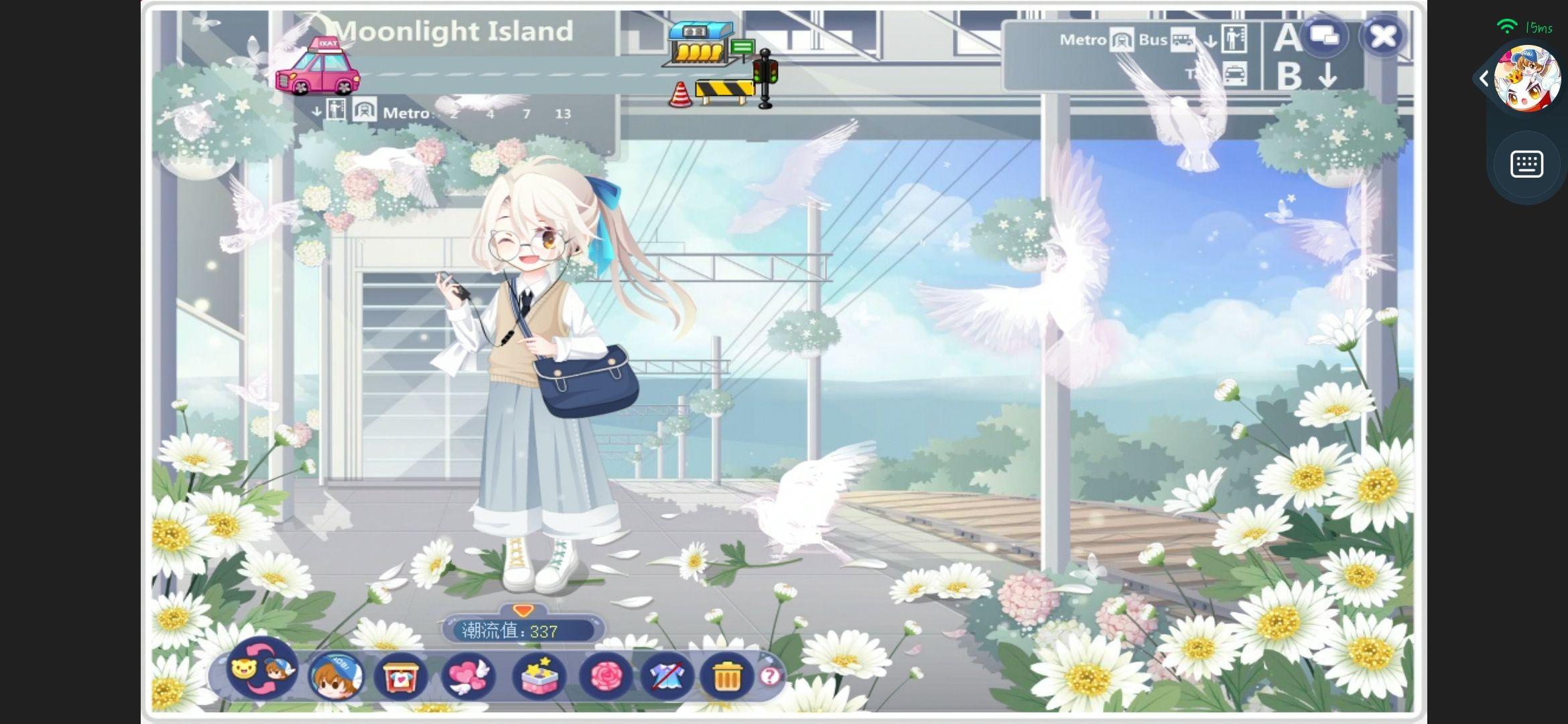Open the on-screen keyboard overlay button
Screen dimensions: 1568x724
(x=1526, y=164)
